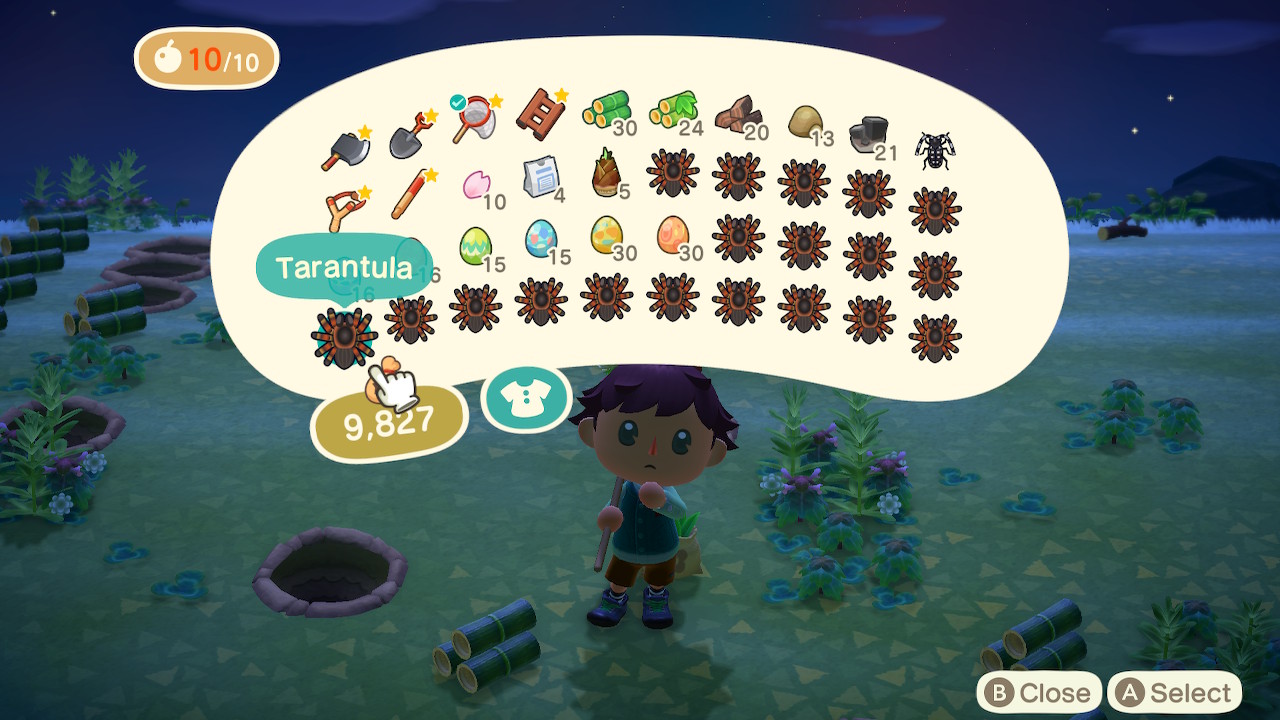The width and height of the screenshot is (1280, 720).
Task: Choose the shovel tool slot
Action: tap(410, 139)
